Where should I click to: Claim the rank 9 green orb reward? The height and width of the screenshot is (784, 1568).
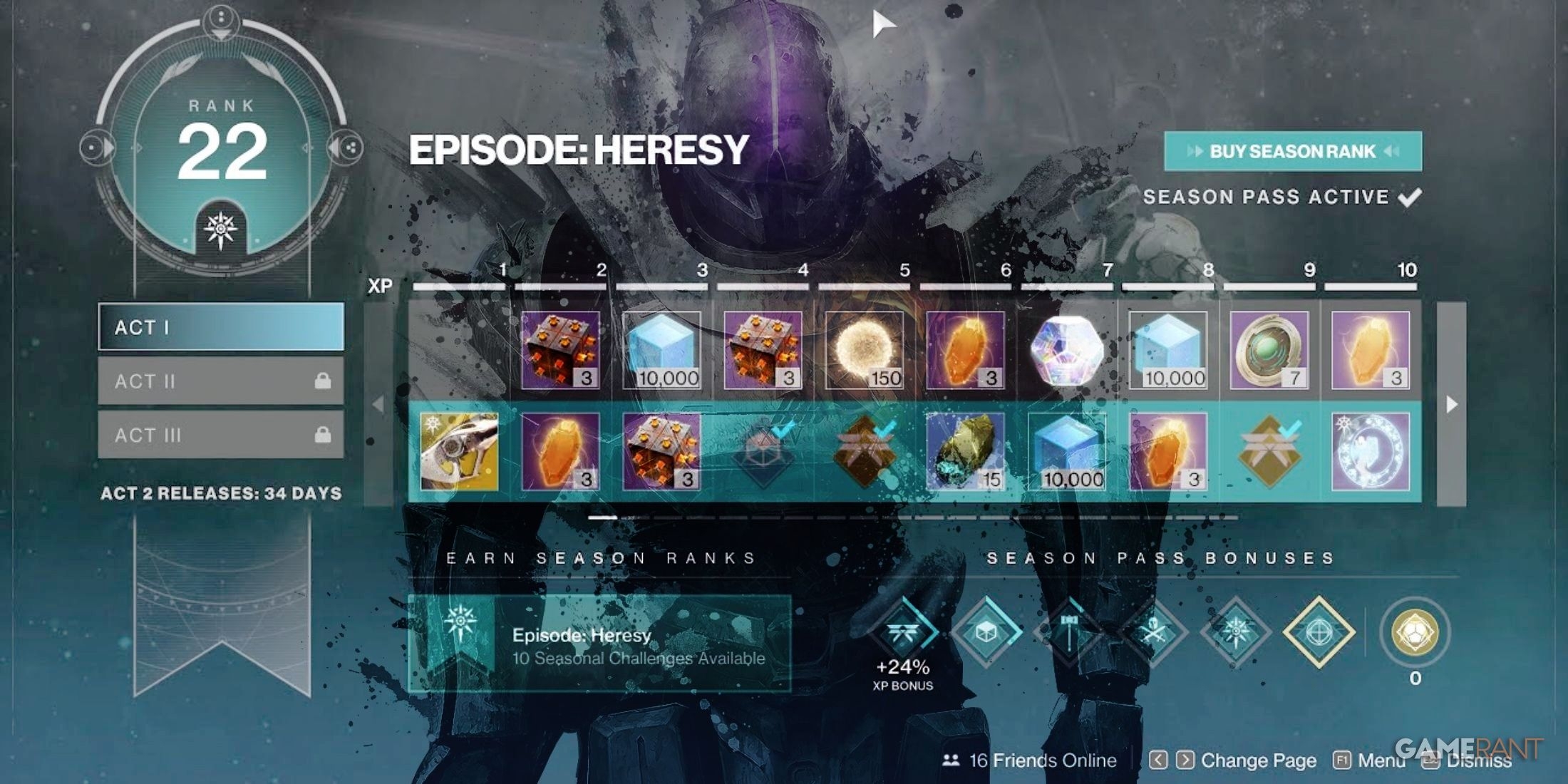point(1269,350)
